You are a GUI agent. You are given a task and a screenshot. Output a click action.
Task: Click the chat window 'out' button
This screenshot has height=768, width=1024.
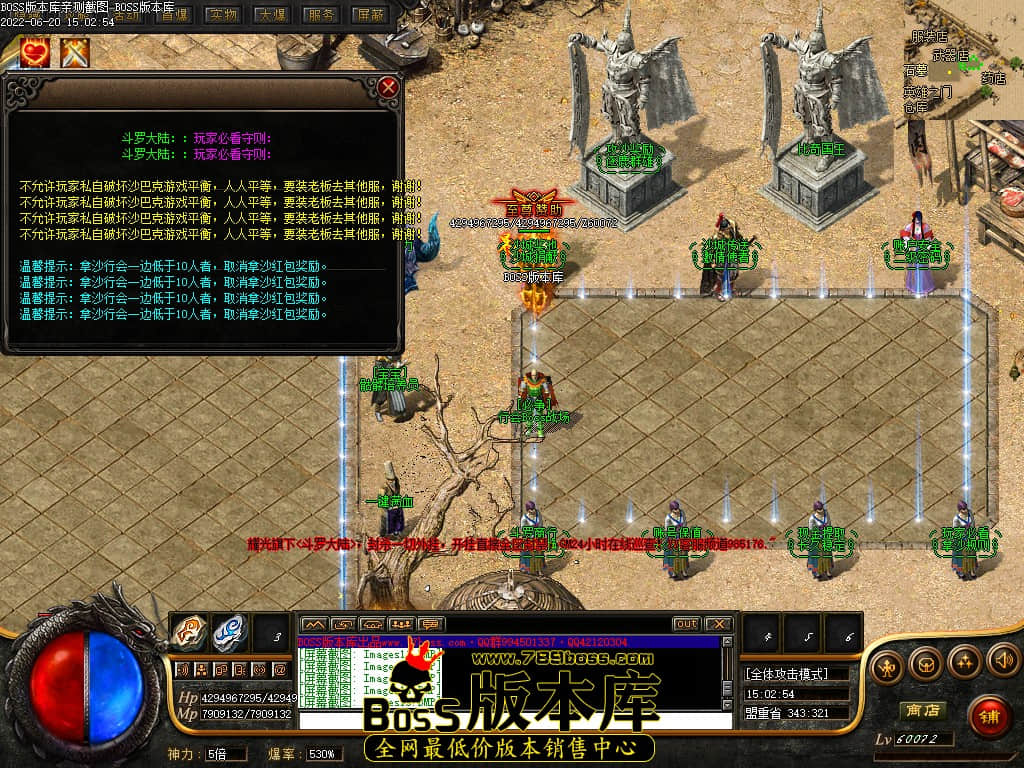(686, 624)
